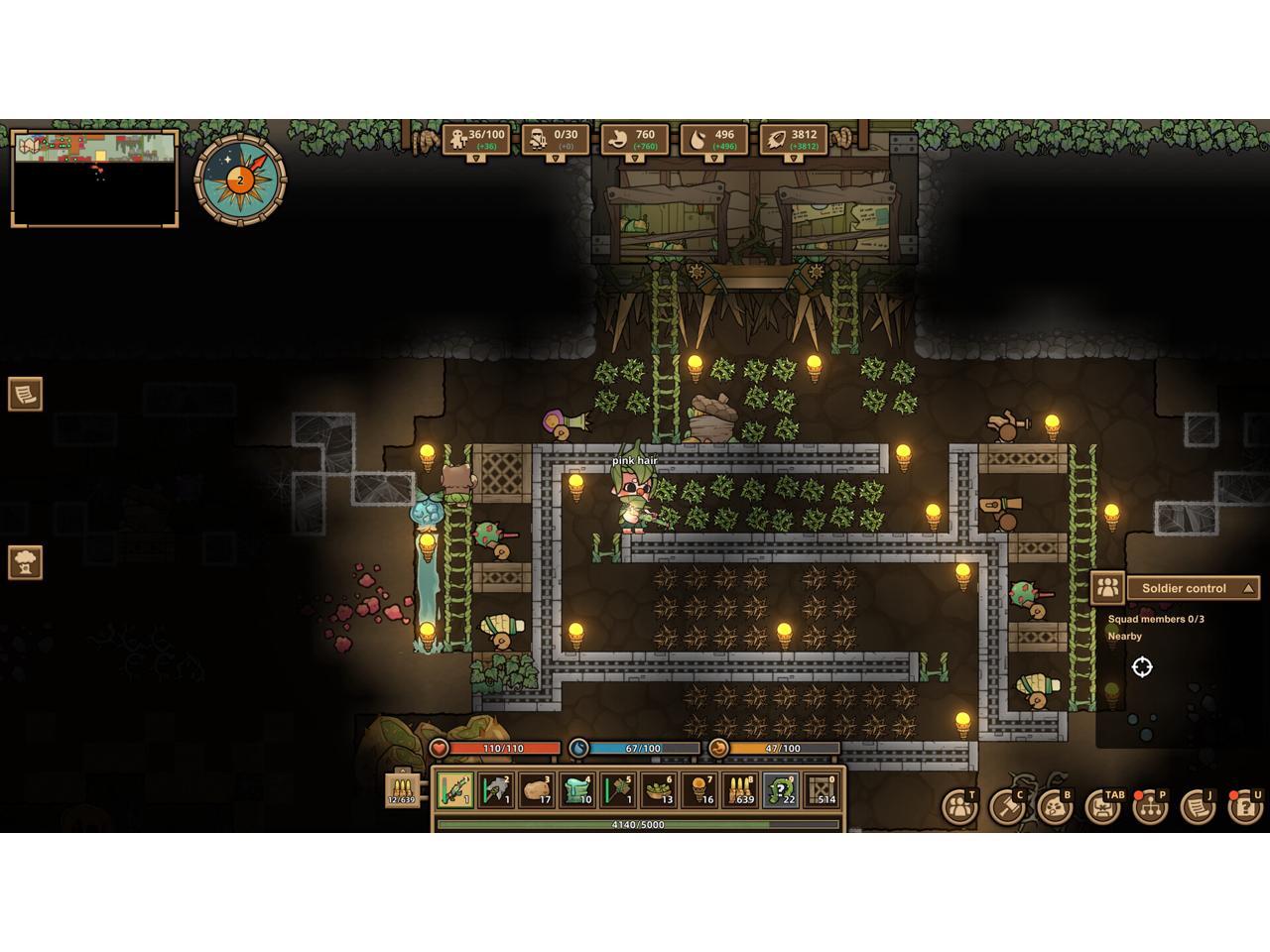Viewport: 1270px width, 952px height.
Task: Open the hammer crafting menu
Action: (1007, 807)
